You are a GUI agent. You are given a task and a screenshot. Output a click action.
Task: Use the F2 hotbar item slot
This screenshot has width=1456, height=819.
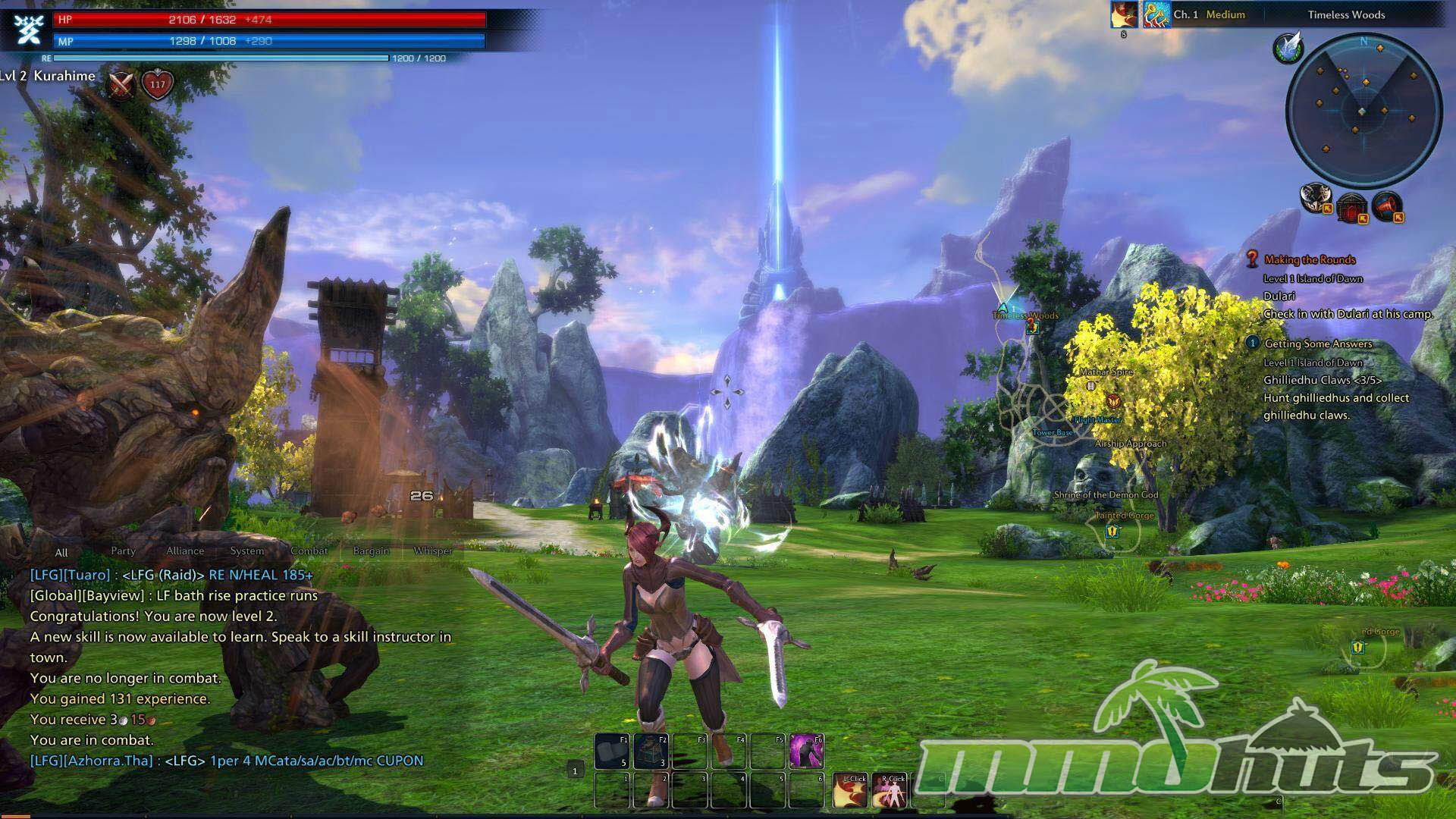pos(651,751)
